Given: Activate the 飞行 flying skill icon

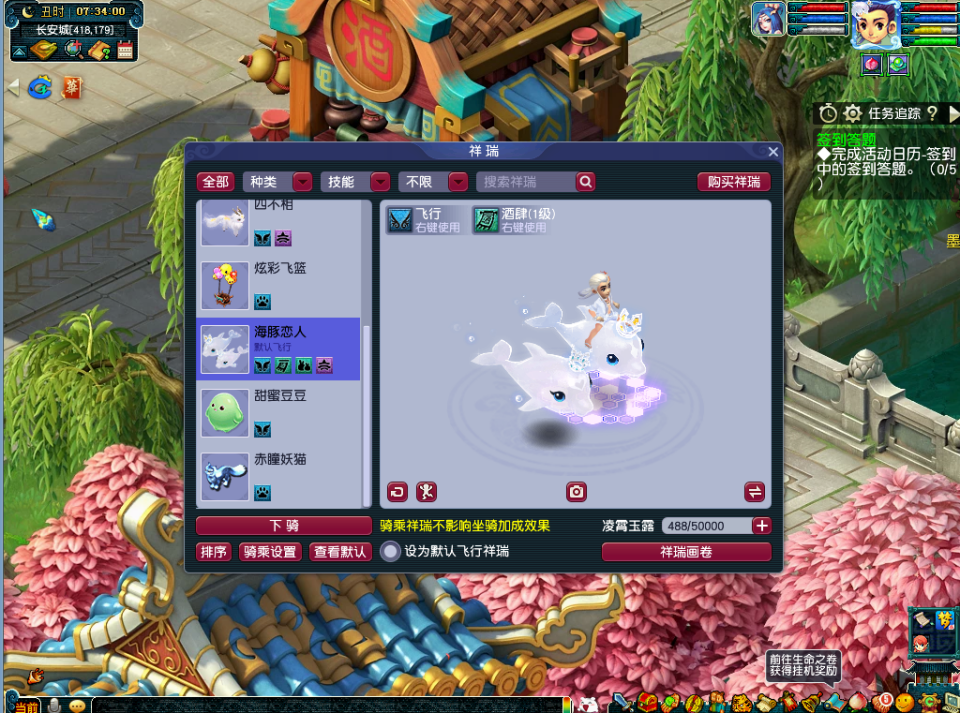Looking at the screenshot, I should click(400, 220).
